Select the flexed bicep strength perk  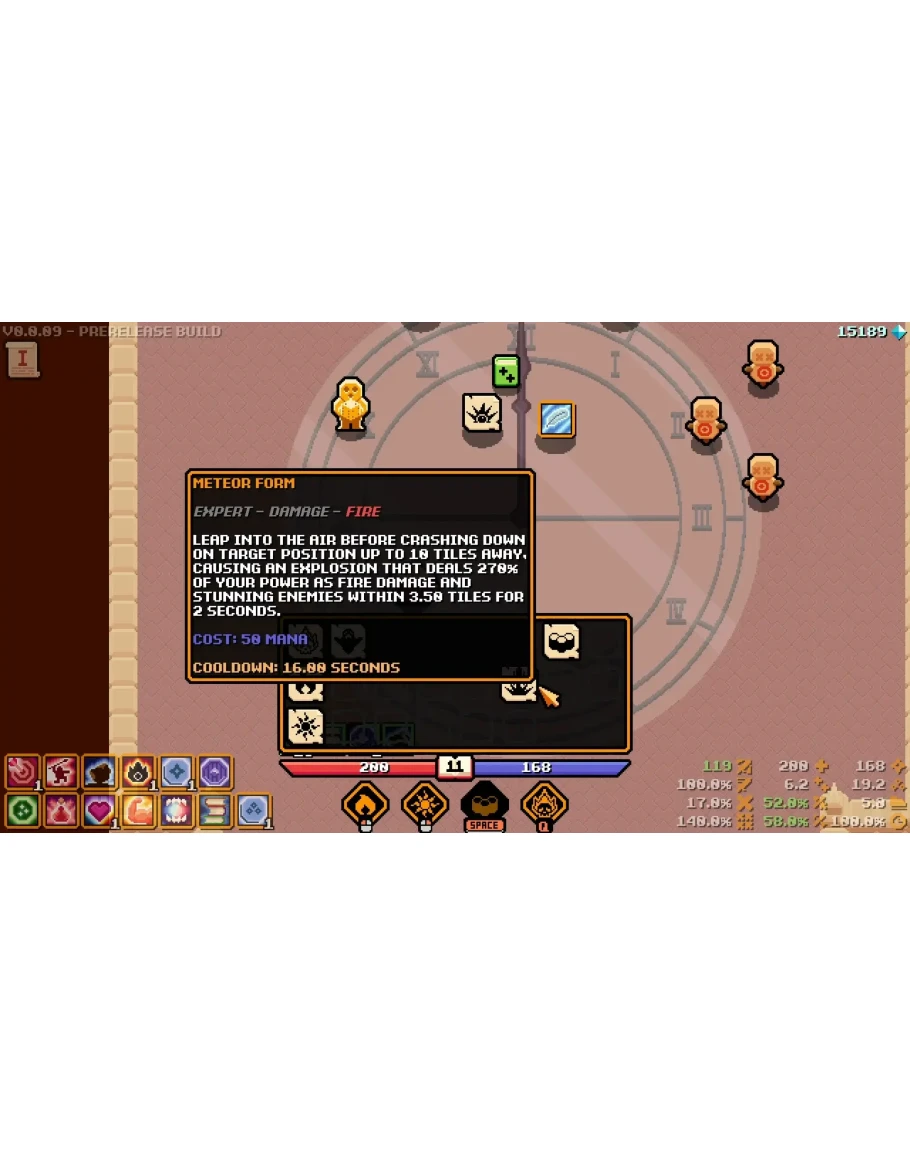pos(138,810)
